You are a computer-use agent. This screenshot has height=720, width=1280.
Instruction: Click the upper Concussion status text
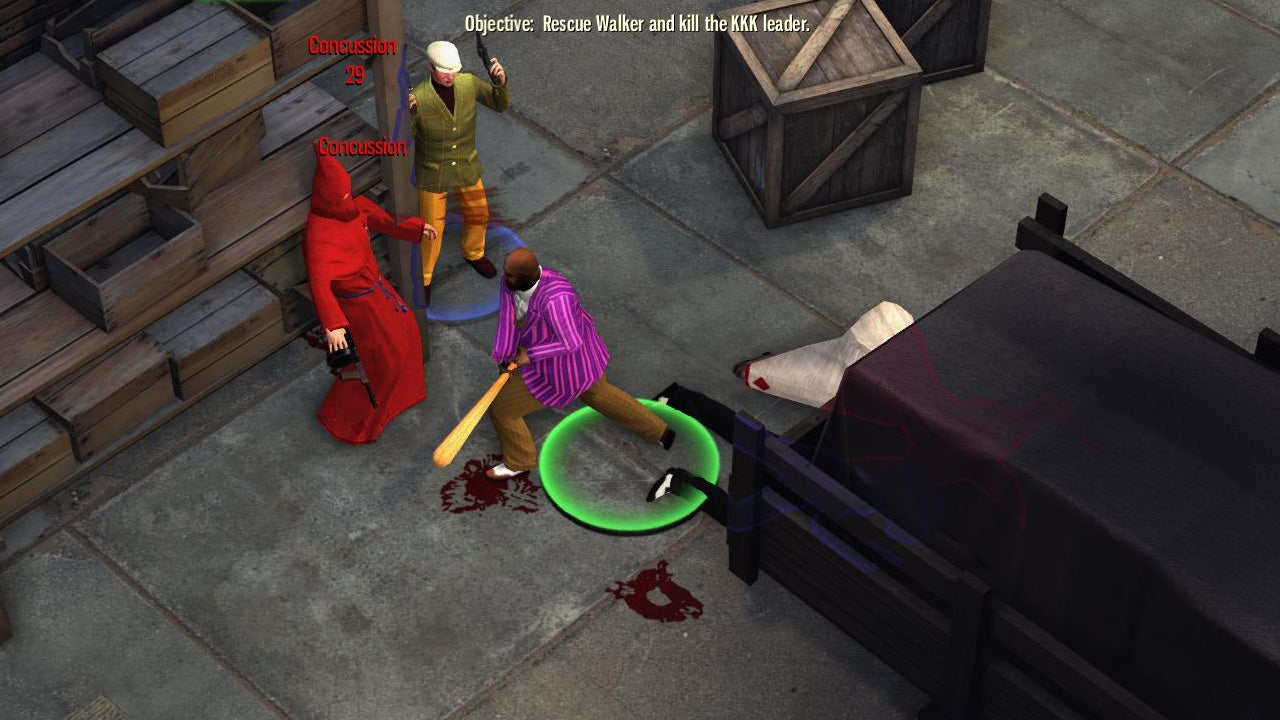click(351, 44)
